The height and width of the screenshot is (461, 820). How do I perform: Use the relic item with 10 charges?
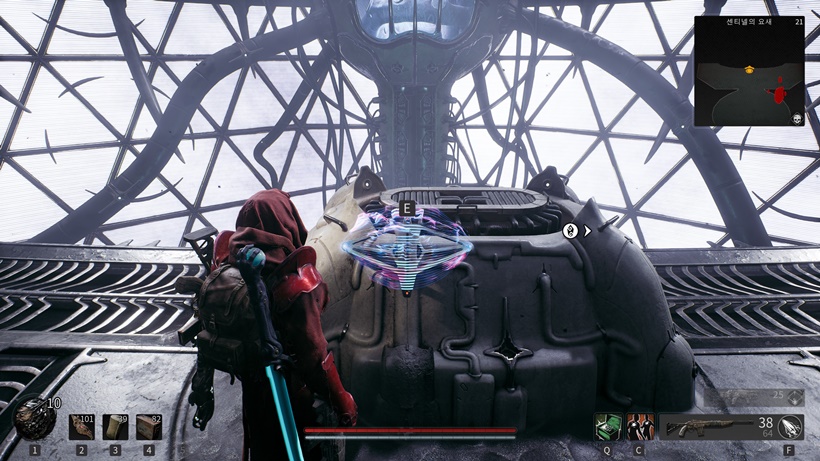click(34, 420)
